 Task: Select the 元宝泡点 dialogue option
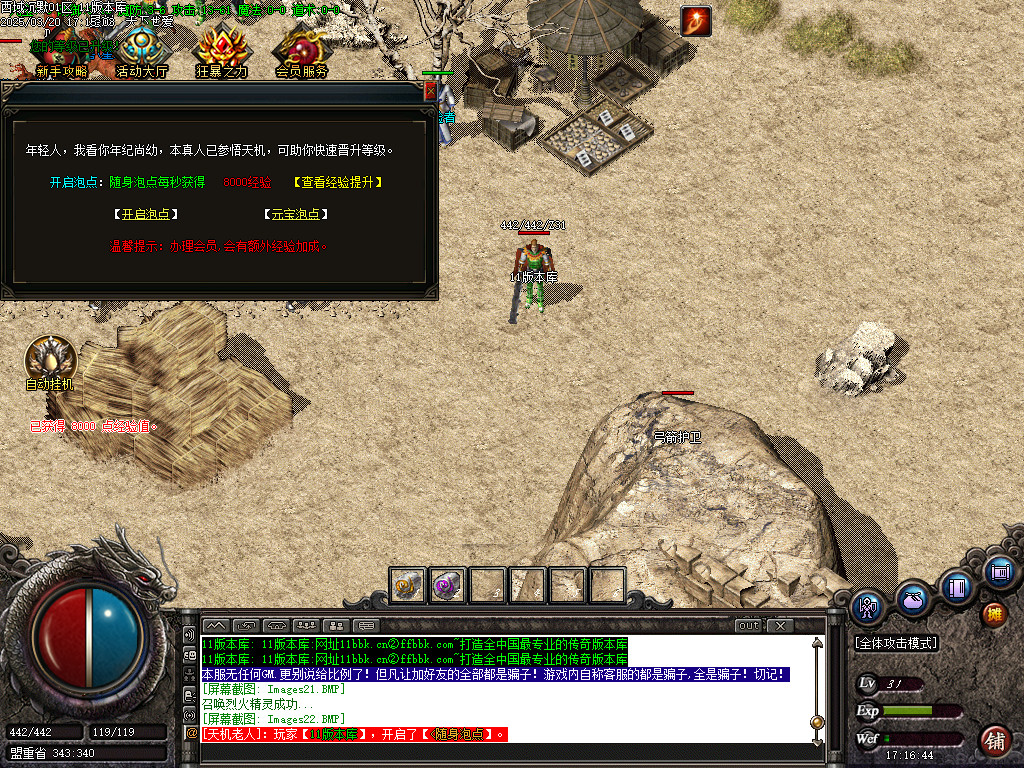point(295,214)
